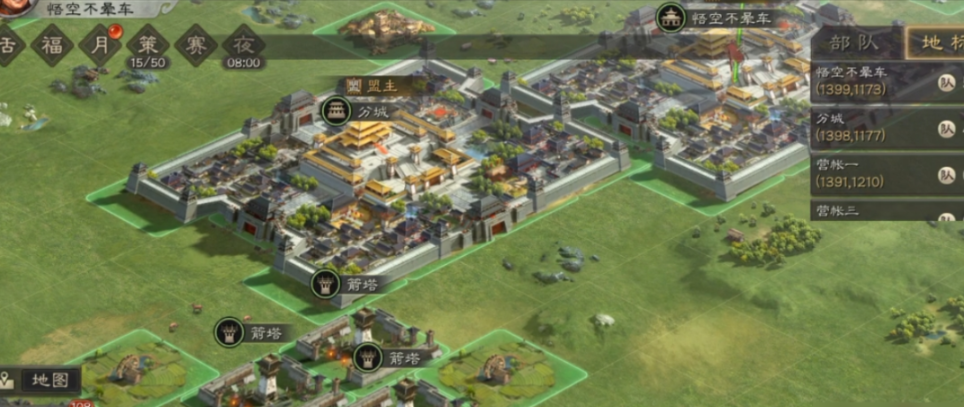Open the 策 strategy icon showing 15/50
The image size is (964, 407).
pos(147,45)
